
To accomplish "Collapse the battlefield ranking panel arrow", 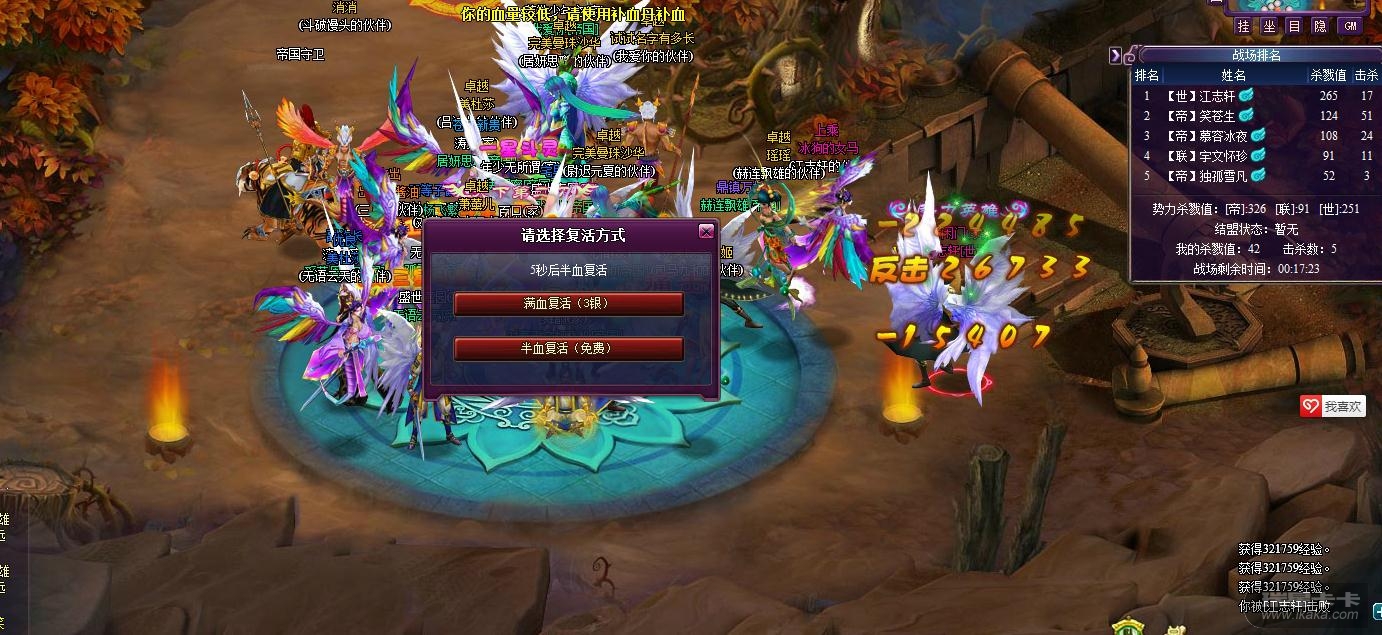I will [1116, 56].
